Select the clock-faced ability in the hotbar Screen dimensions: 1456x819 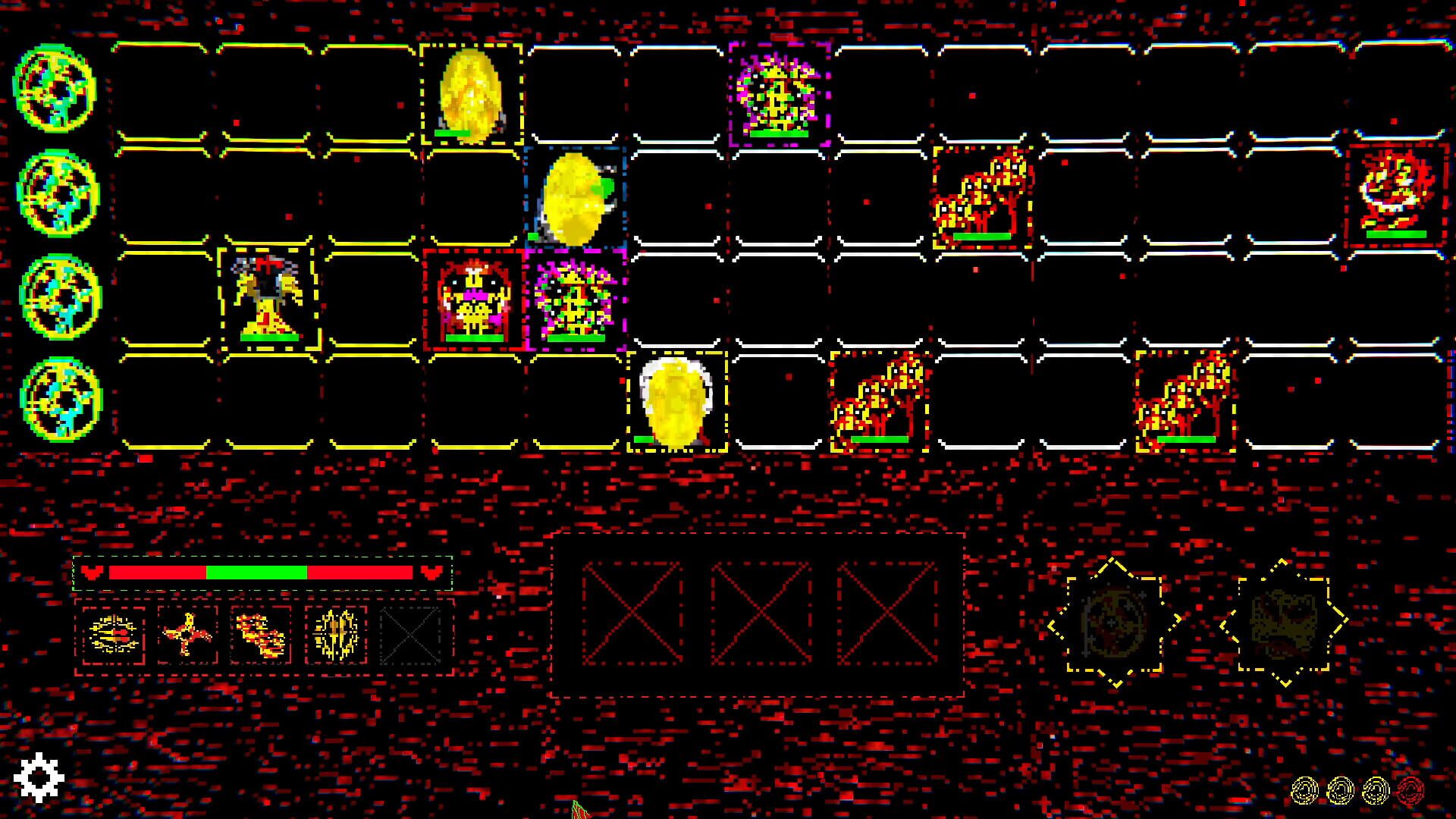coord(114,632)
